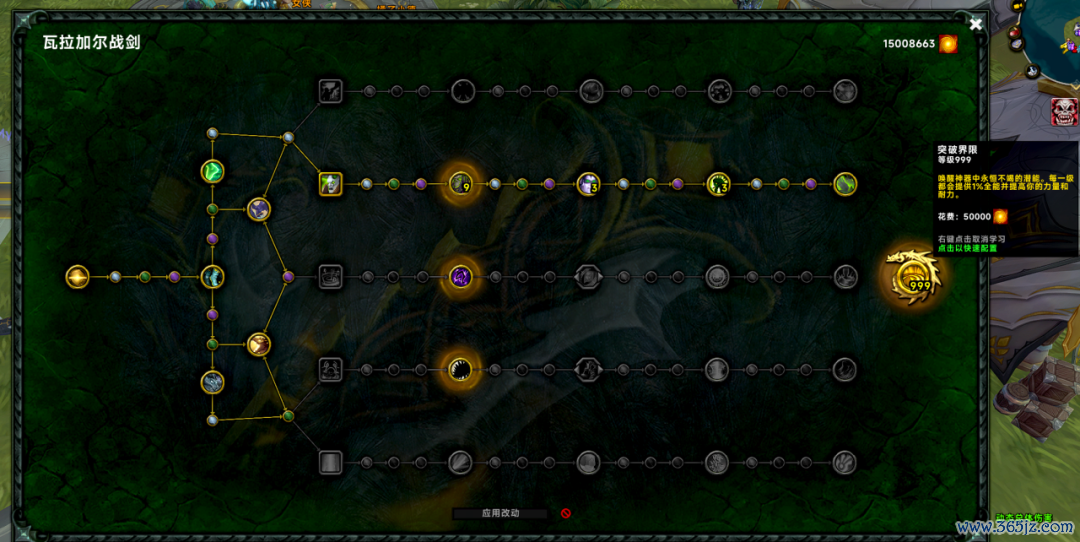Viewport: 1080px width, 542px height.
Task: Select the gold square trait with pale face
Action: (331, 184)
